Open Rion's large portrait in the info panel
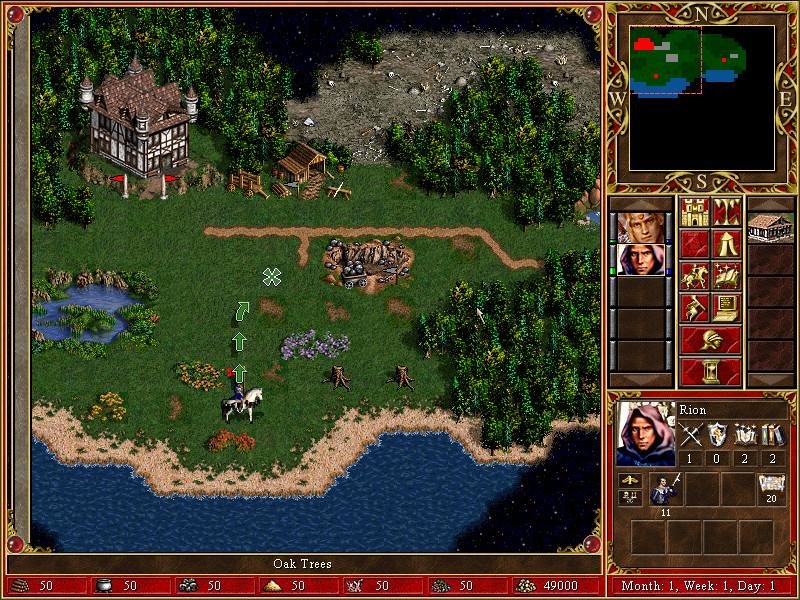 tap(645, 433)
